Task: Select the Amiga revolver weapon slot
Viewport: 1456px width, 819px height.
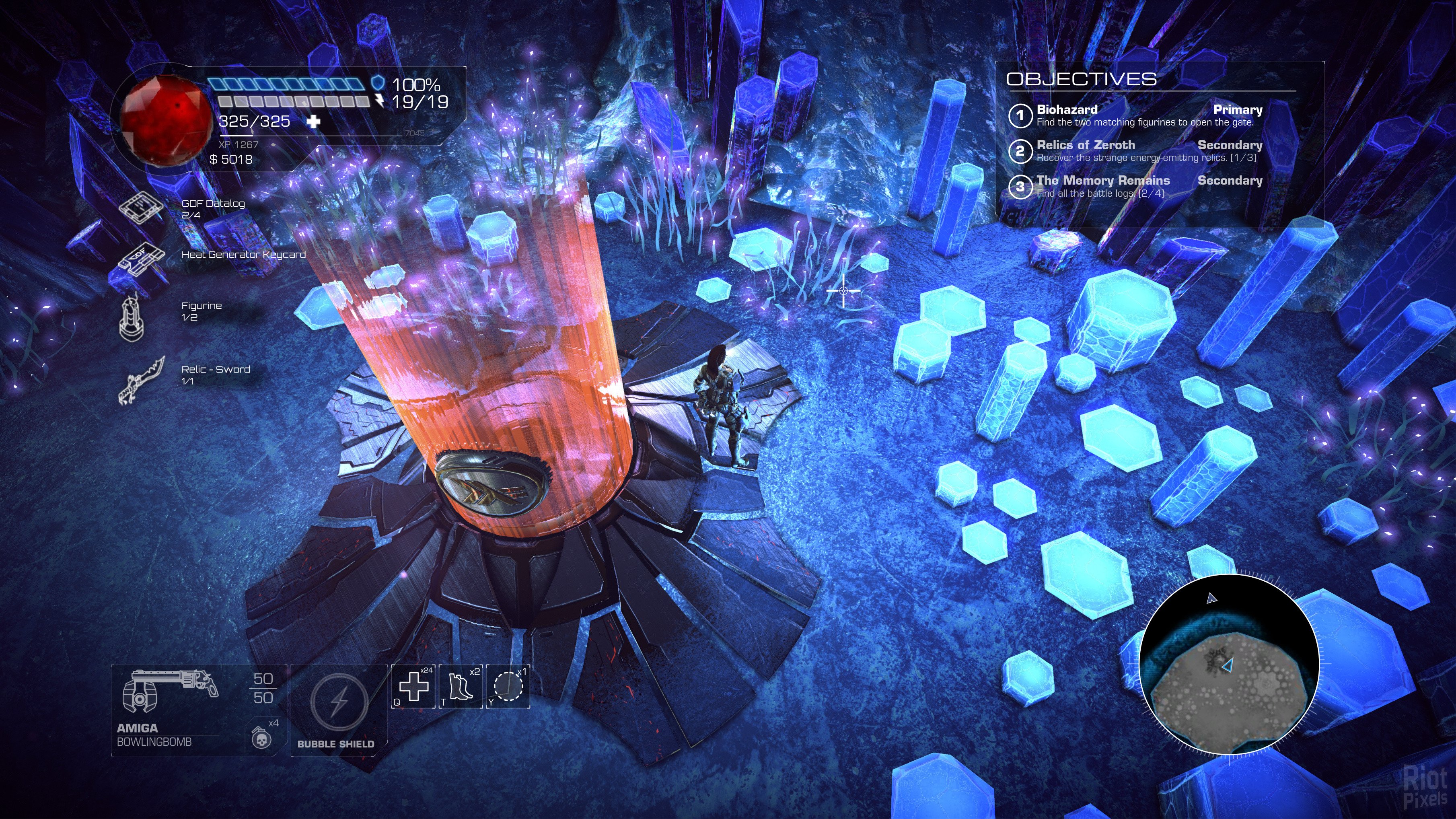Action: point(170,692)
